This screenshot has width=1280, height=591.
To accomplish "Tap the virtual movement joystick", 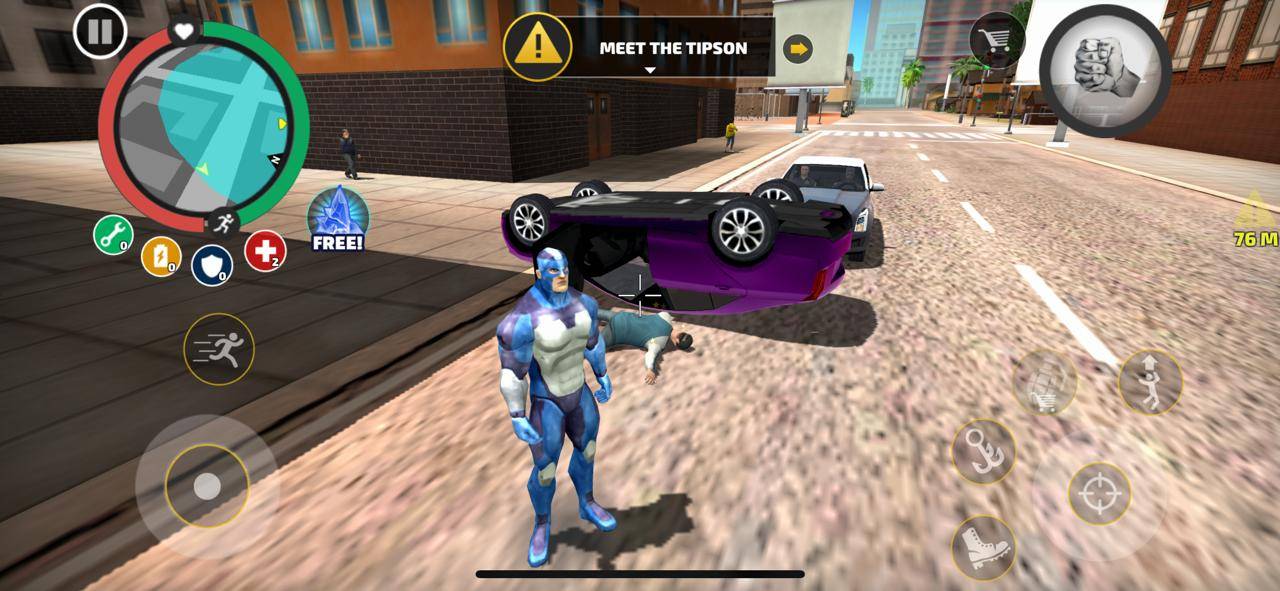I will coord(207,486).
